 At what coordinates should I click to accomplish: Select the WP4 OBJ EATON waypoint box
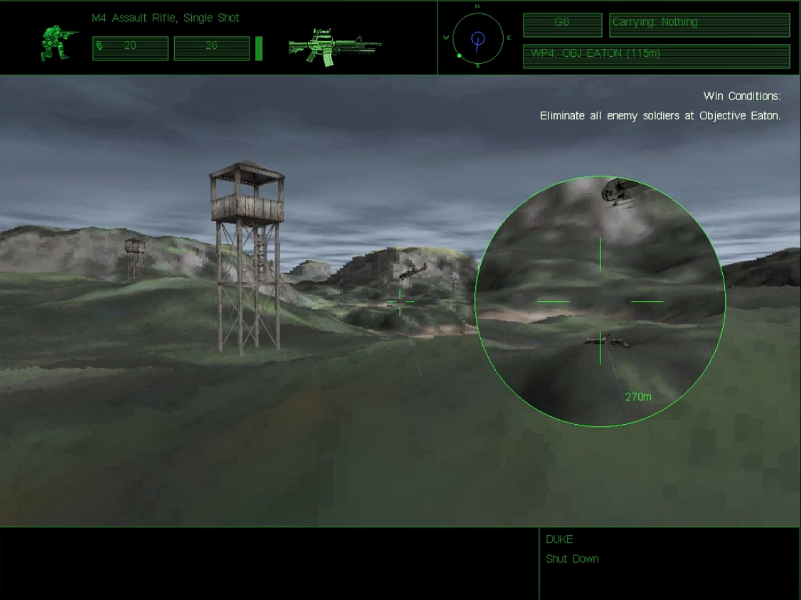tap(656, 54)
